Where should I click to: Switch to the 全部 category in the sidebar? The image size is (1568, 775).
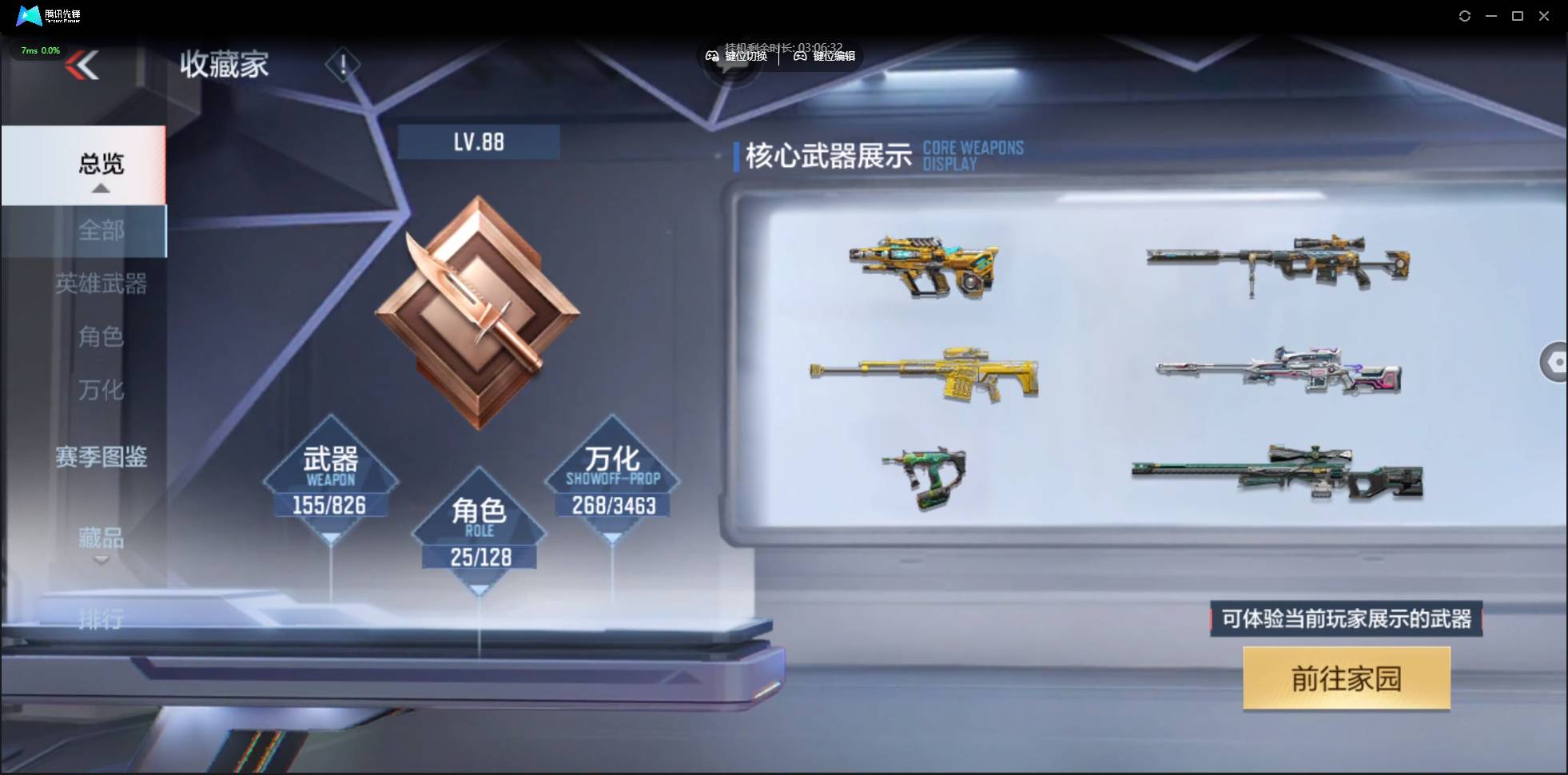(x=101, y=231)
